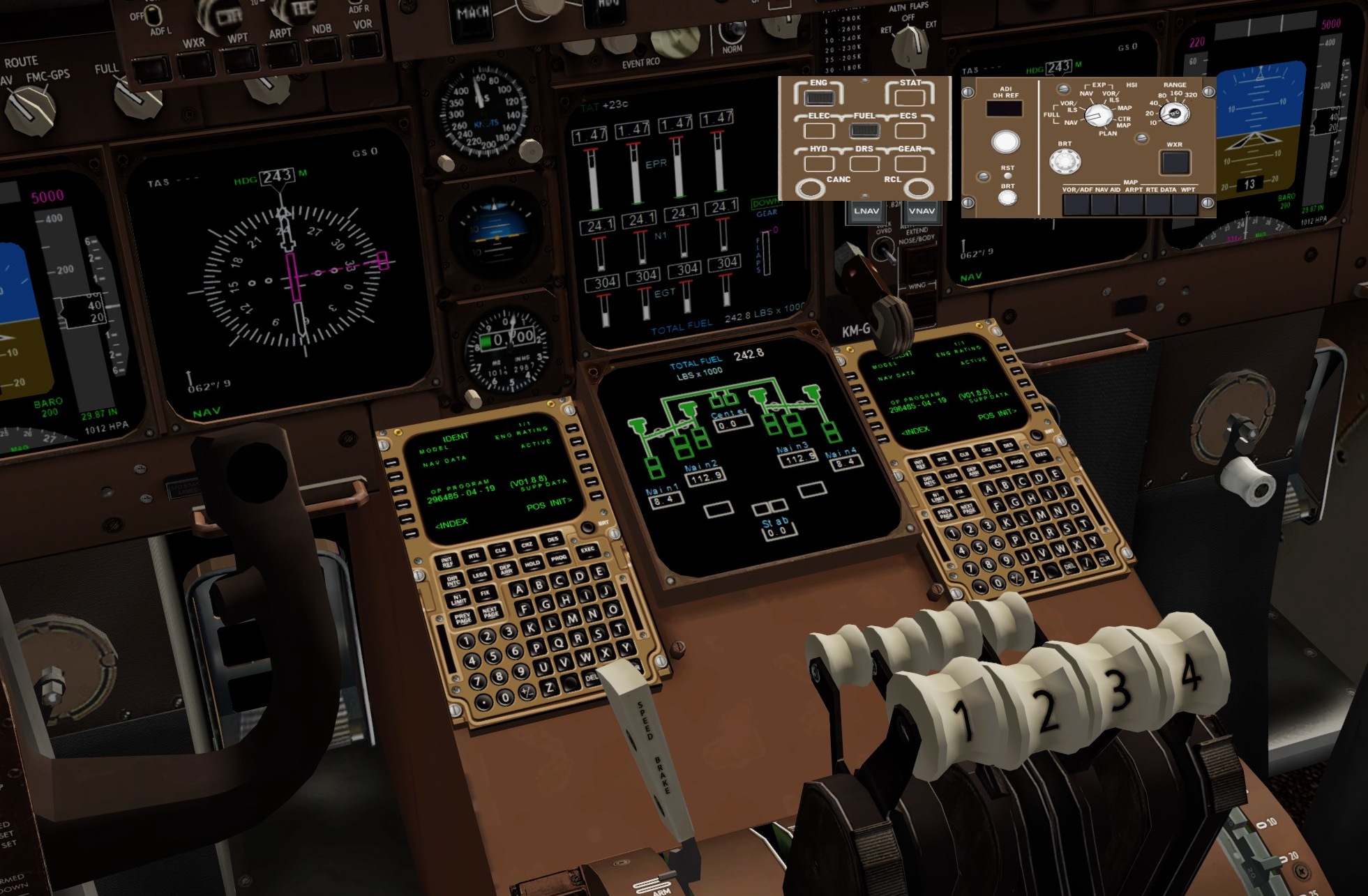
Task: Enable the VOR/ADF map button
Action: pos(1076,204)
